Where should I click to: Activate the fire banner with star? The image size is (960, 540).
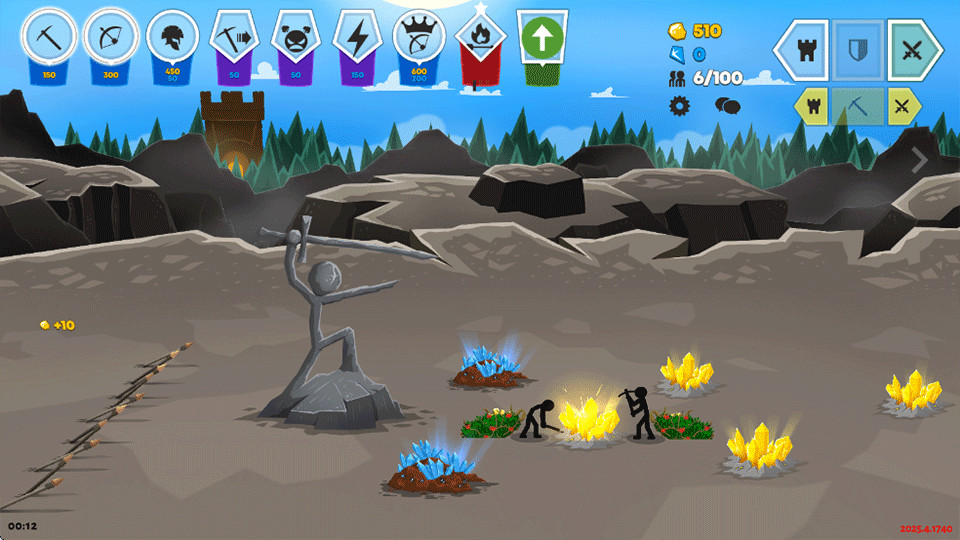(x=480, y=40)
